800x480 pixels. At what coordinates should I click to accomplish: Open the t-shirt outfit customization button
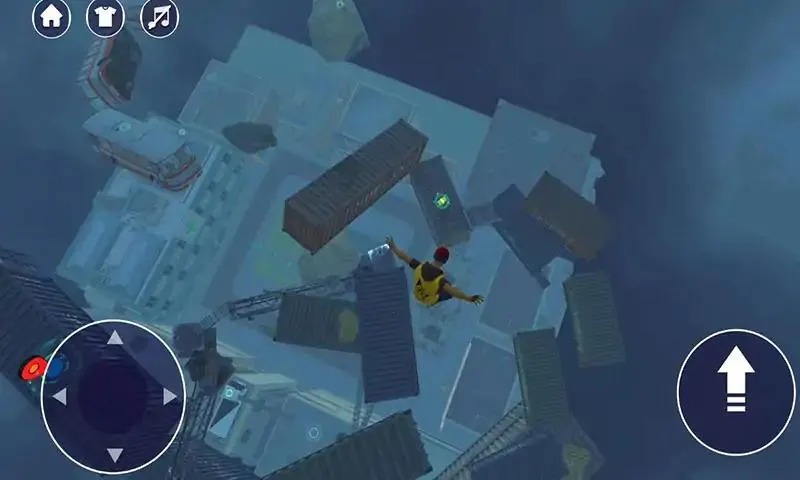tap(105, 17)
